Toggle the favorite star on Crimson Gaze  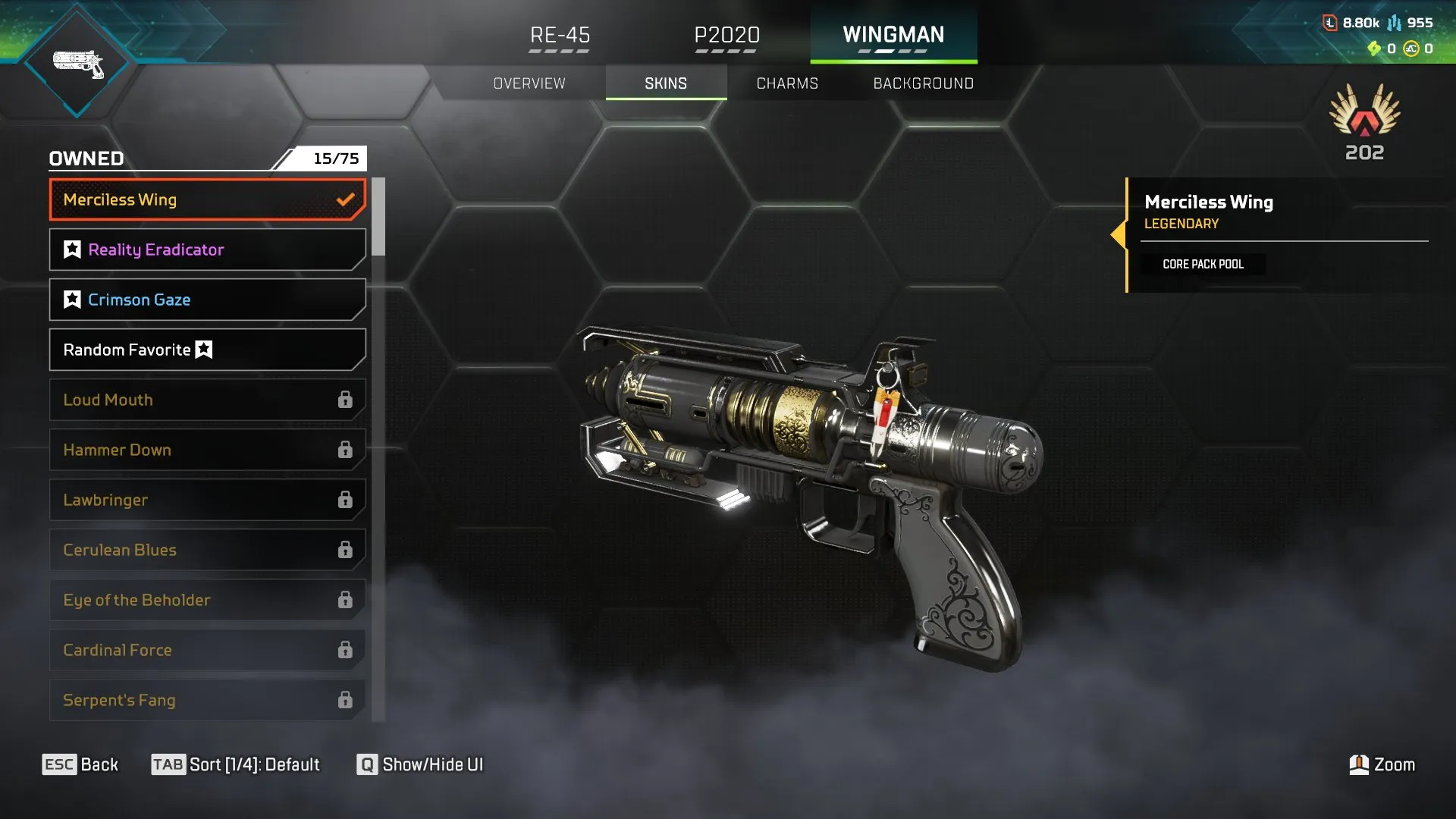(x=71, y=299)
